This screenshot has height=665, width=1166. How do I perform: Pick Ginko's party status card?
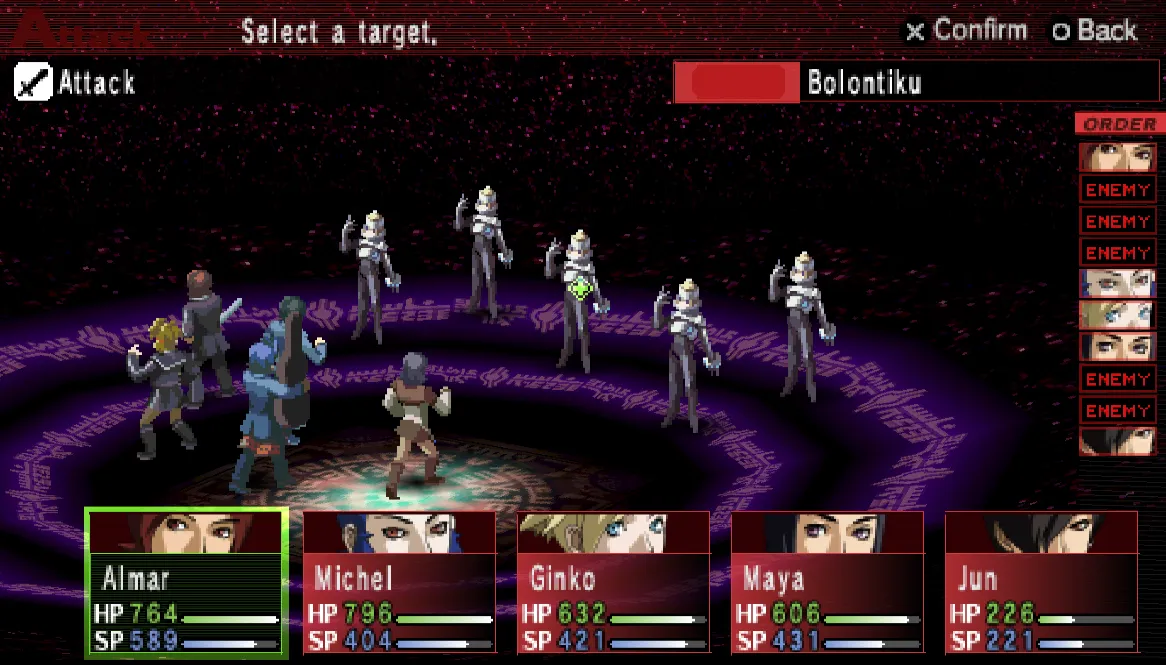point(613,583)
